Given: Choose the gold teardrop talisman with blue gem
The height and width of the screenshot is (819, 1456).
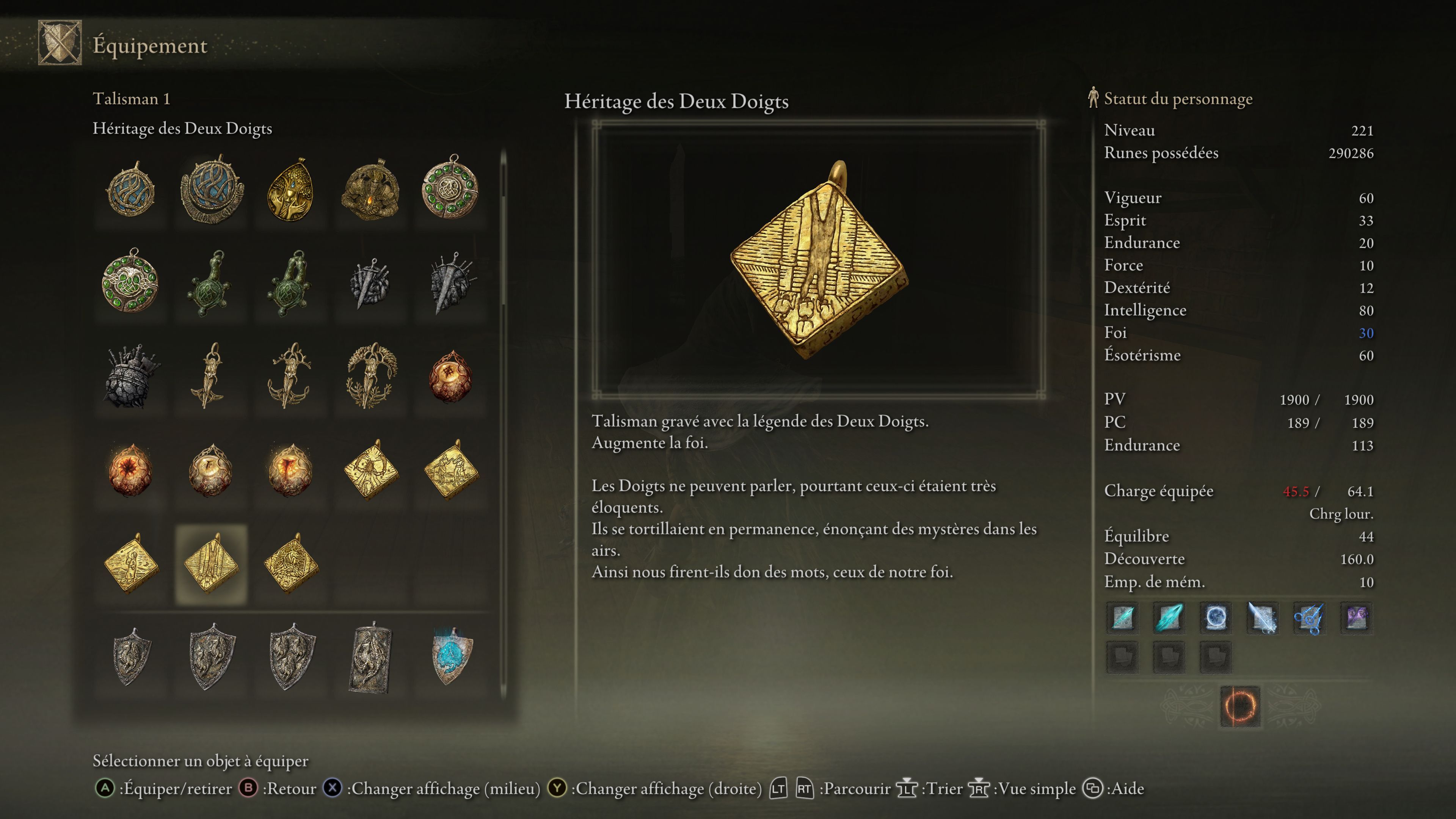Looking at the screenshot, I should pyautogui.click(x=290, y=190).
